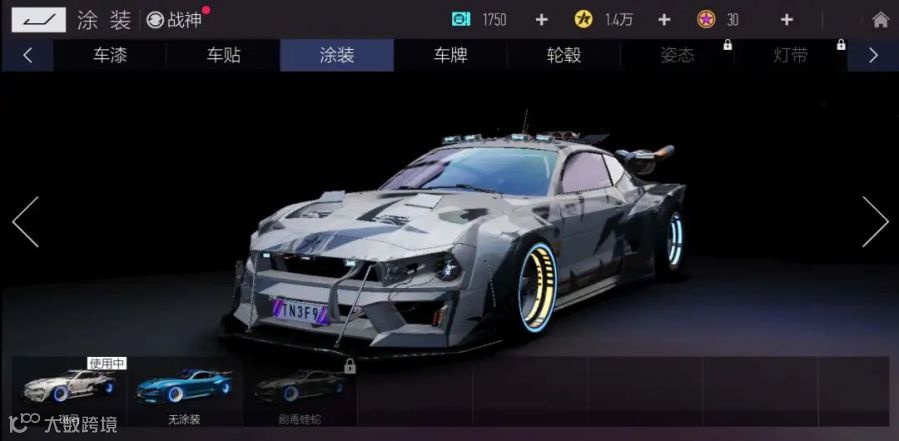The image size is (899, 441).
Task: Open the 轮毂 tab
Action: point(563,56)
